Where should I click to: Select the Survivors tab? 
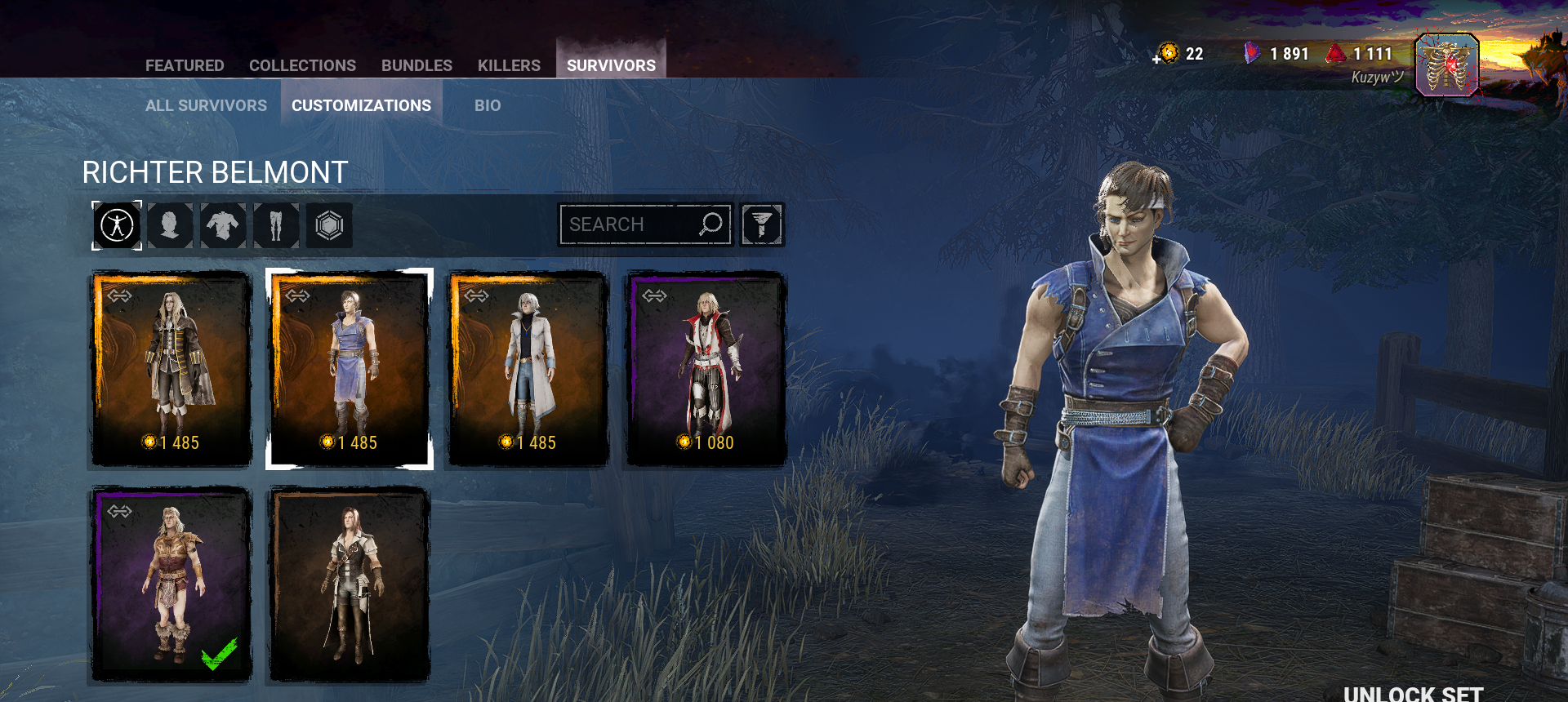coord(611,65)
